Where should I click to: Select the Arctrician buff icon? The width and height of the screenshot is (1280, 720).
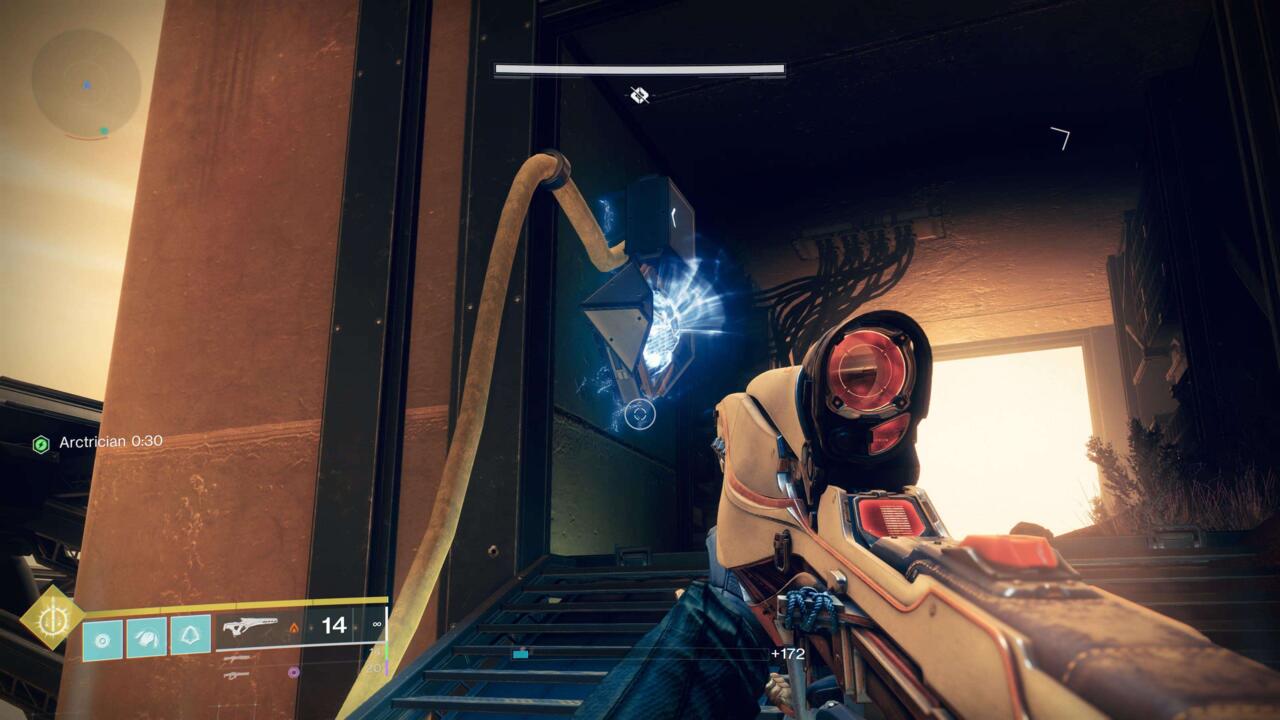click(x=41, y=443)
